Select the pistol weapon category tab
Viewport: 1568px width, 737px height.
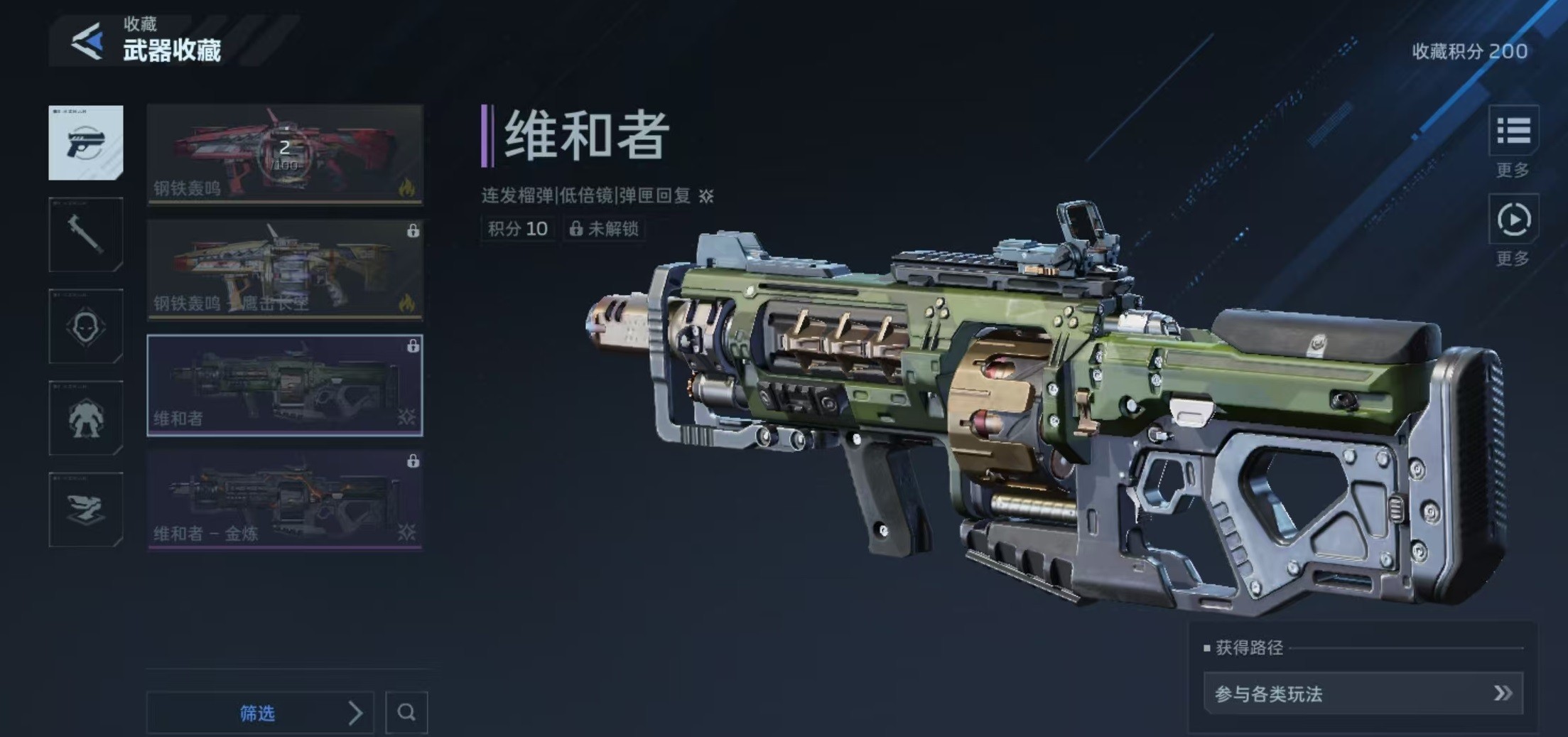(x=86, y=143)
